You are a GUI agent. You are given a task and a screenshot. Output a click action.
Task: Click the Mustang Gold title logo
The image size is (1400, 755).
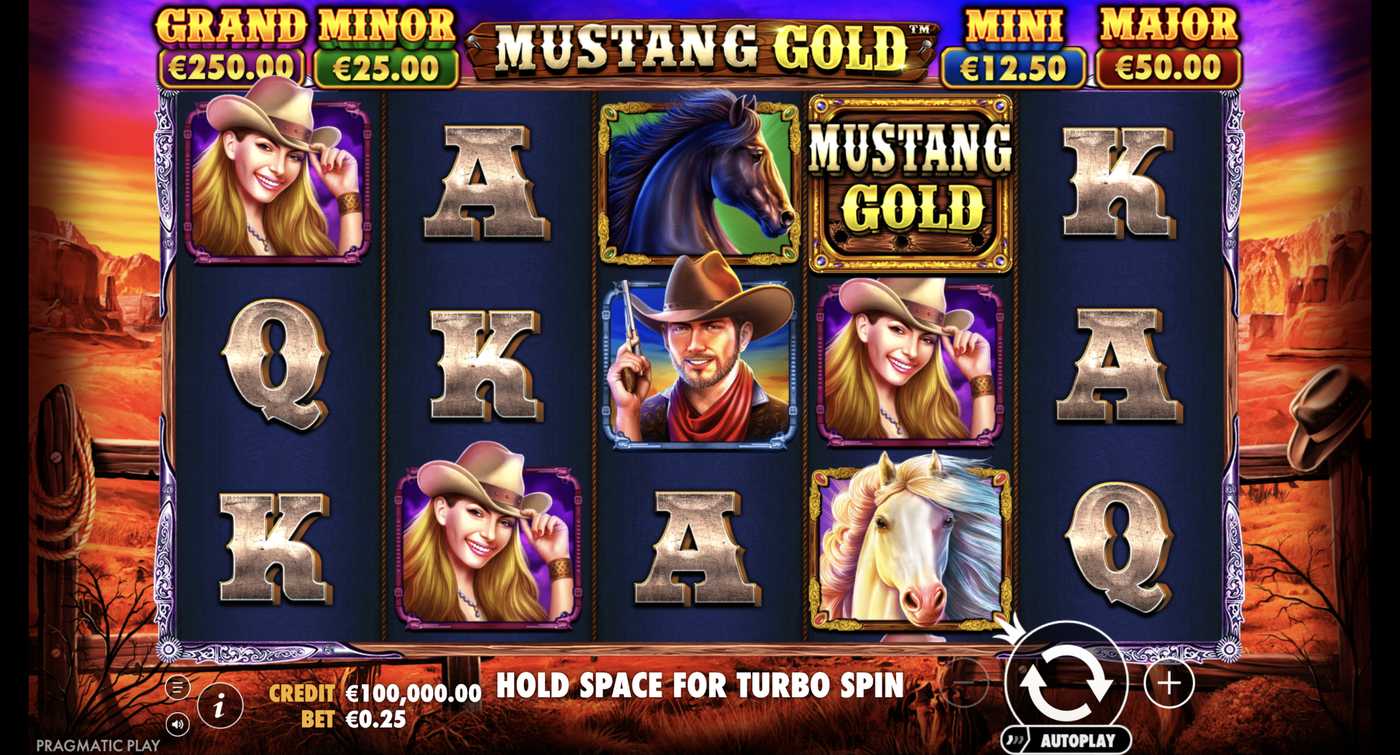click(x=700, y=44)
